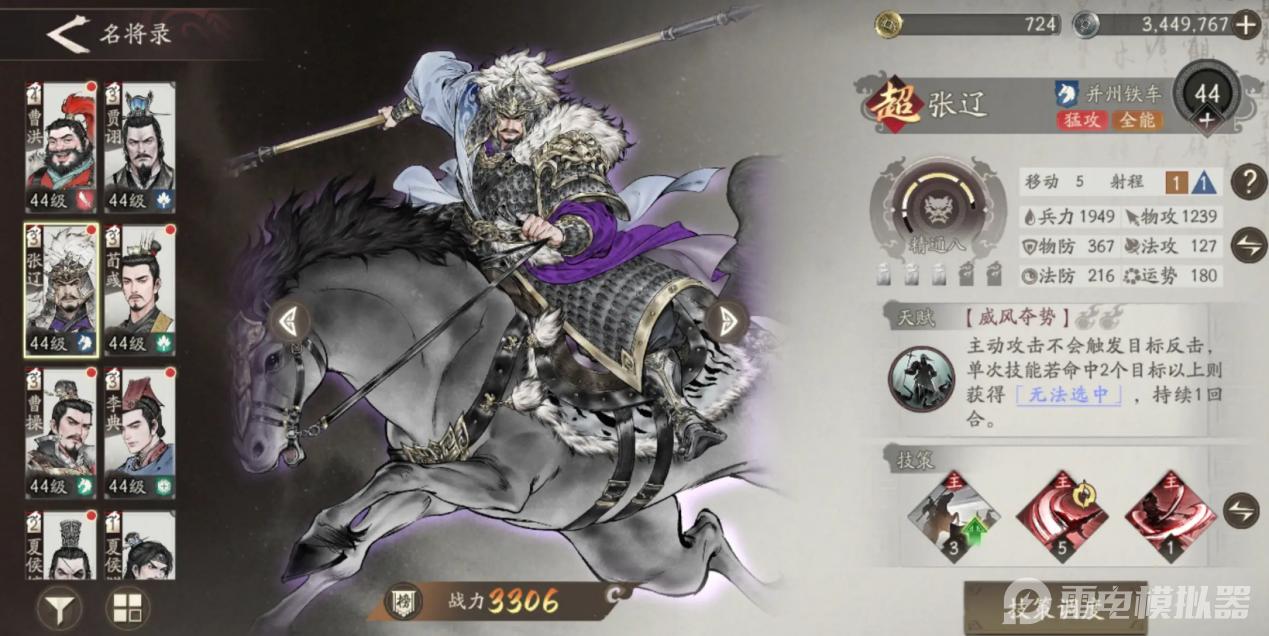Go back from the 名将录 screen
1269x636 pixels.
coord(67,34)
